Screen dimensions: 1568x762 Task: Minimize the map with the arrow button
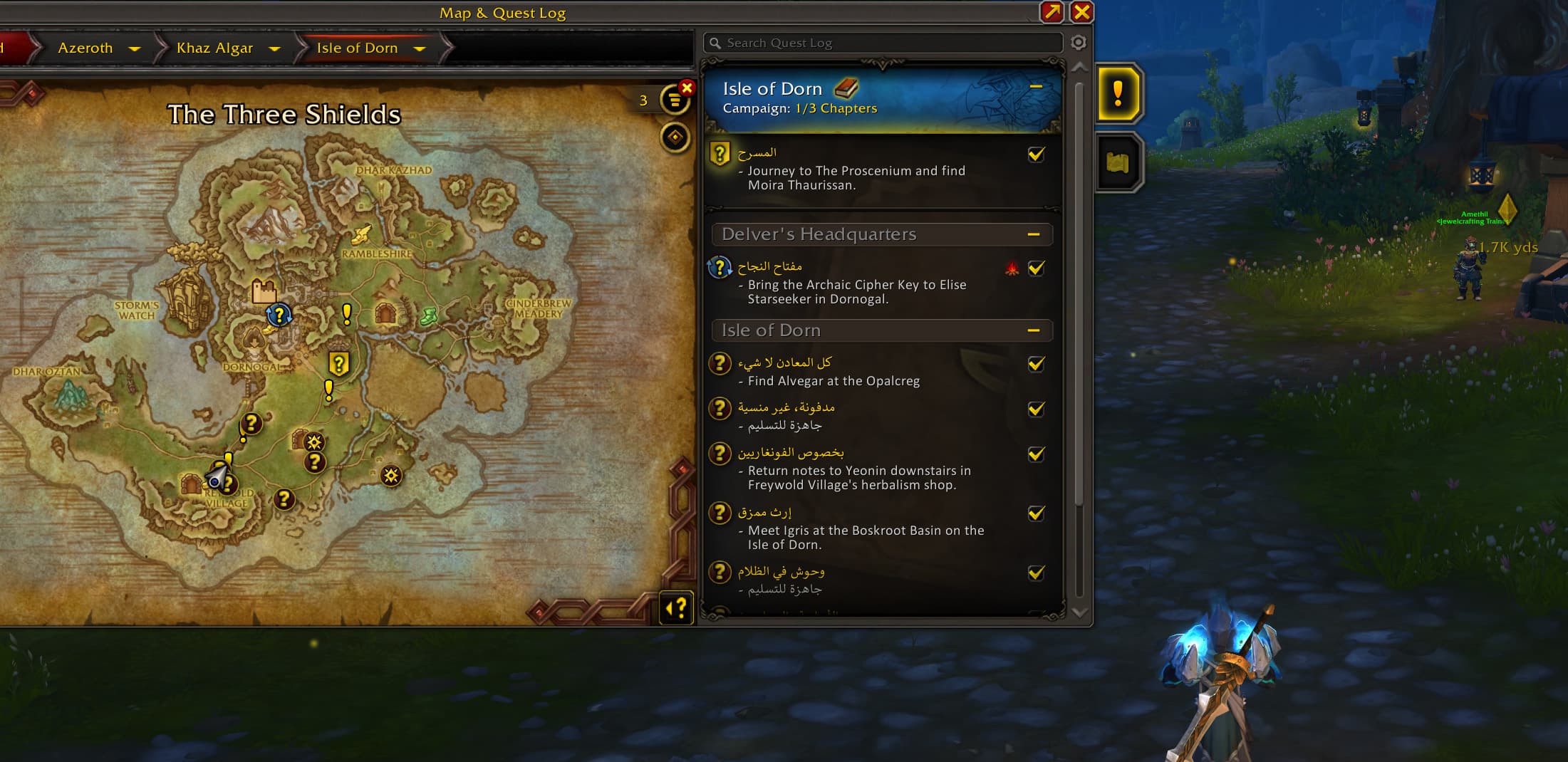[1052, 12]
